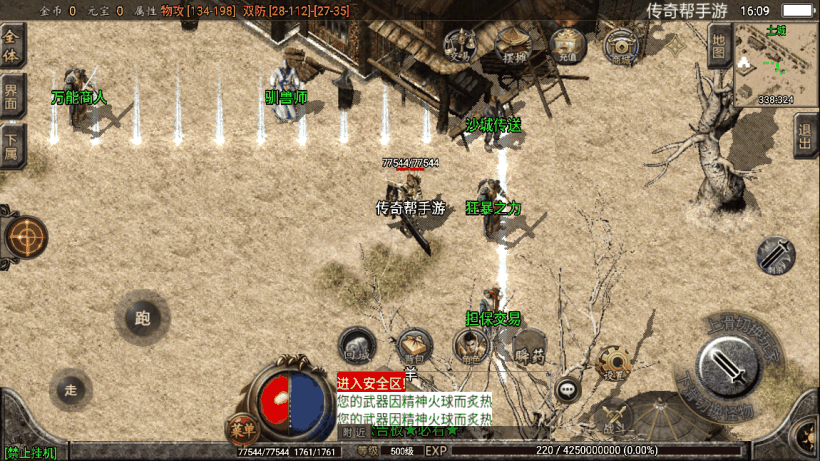820x461 pixels.
Task: Toggle the 跑 run button
Action: tap(141, 319)
